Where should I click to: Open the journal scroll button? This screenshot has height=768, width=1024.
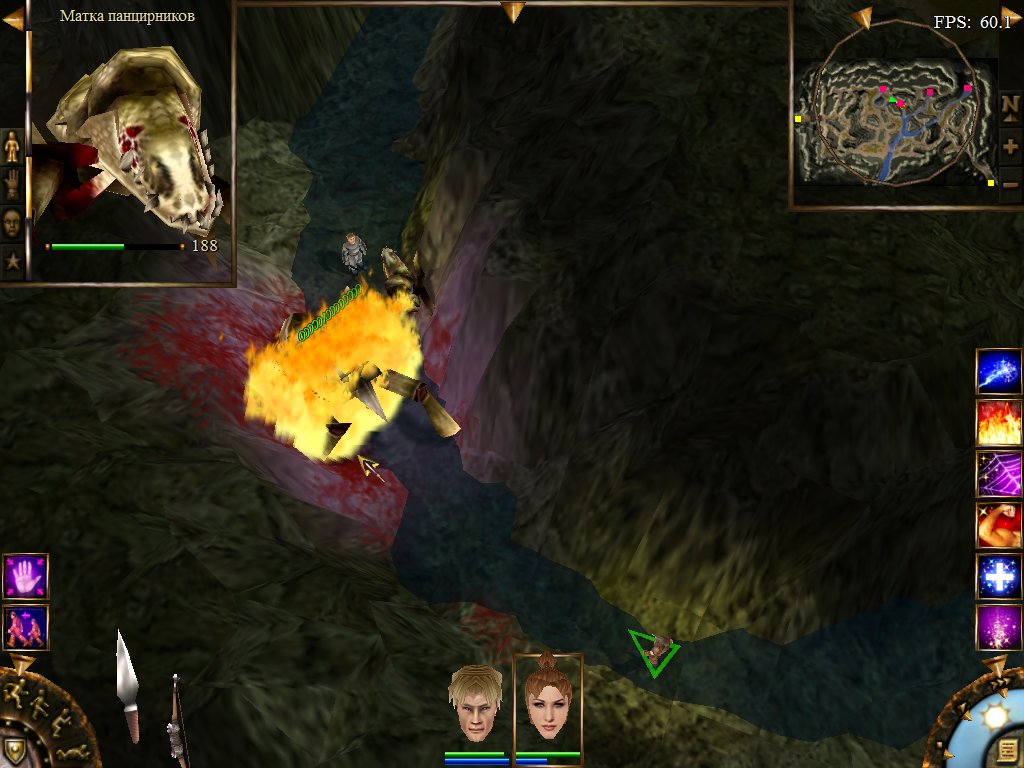tap(1008, 750)
